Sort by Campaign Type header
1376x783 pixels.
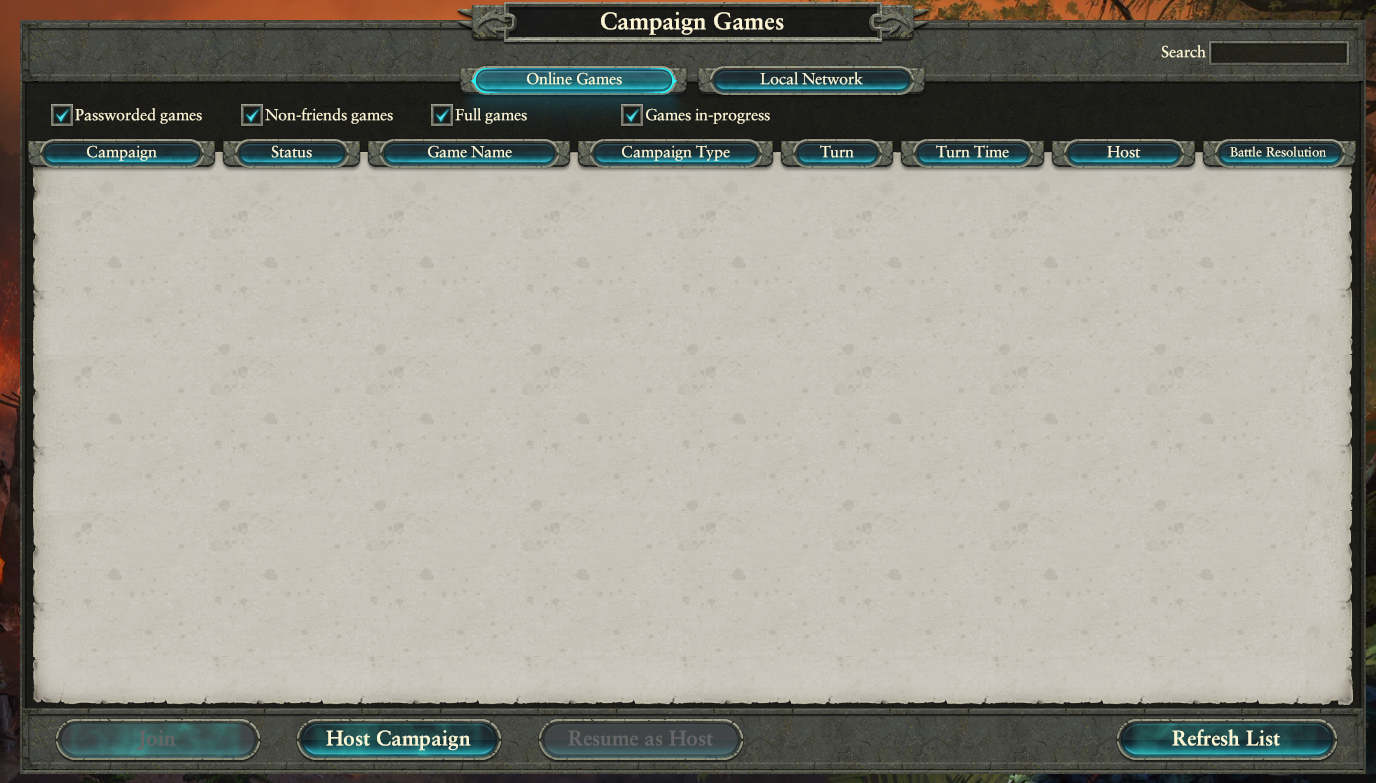675,153
